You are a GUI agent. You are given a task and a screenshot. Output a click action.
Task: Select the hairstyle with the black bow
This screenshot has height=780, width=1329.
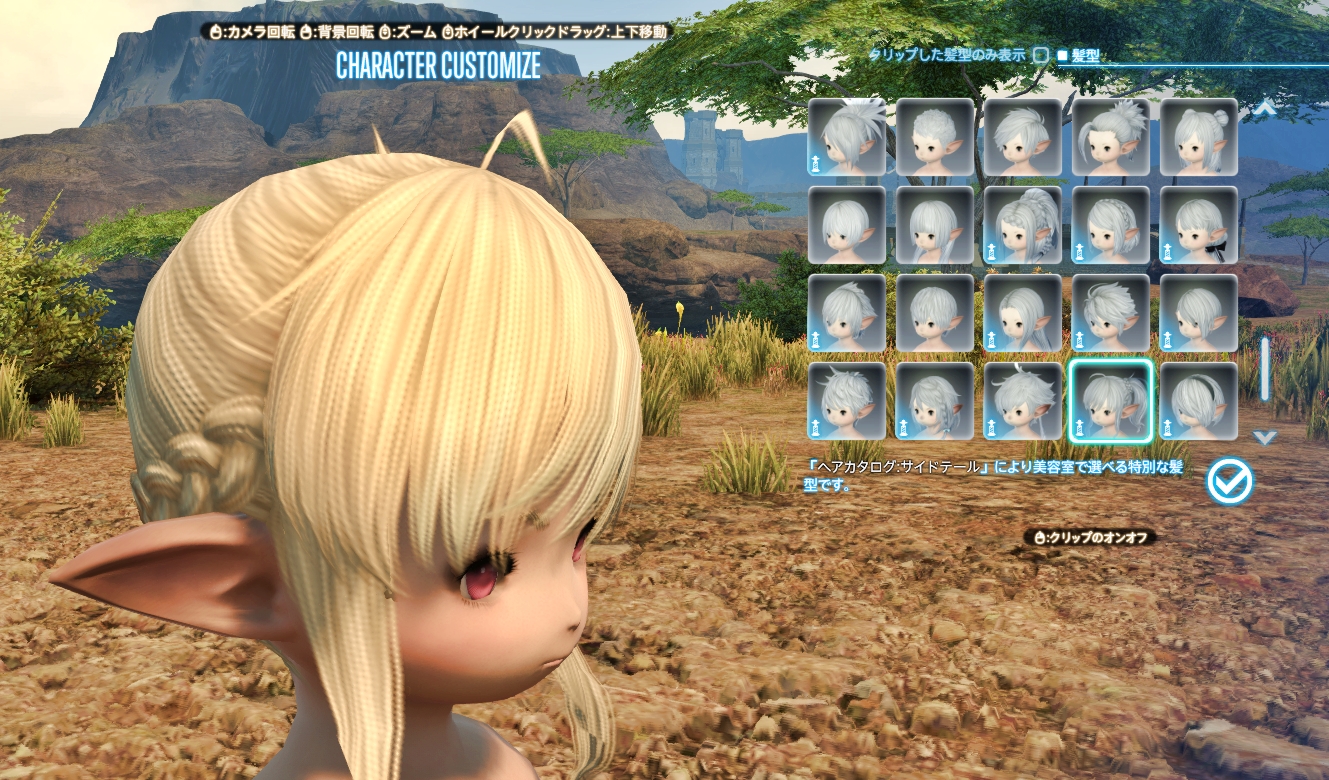click(1198, 225)
